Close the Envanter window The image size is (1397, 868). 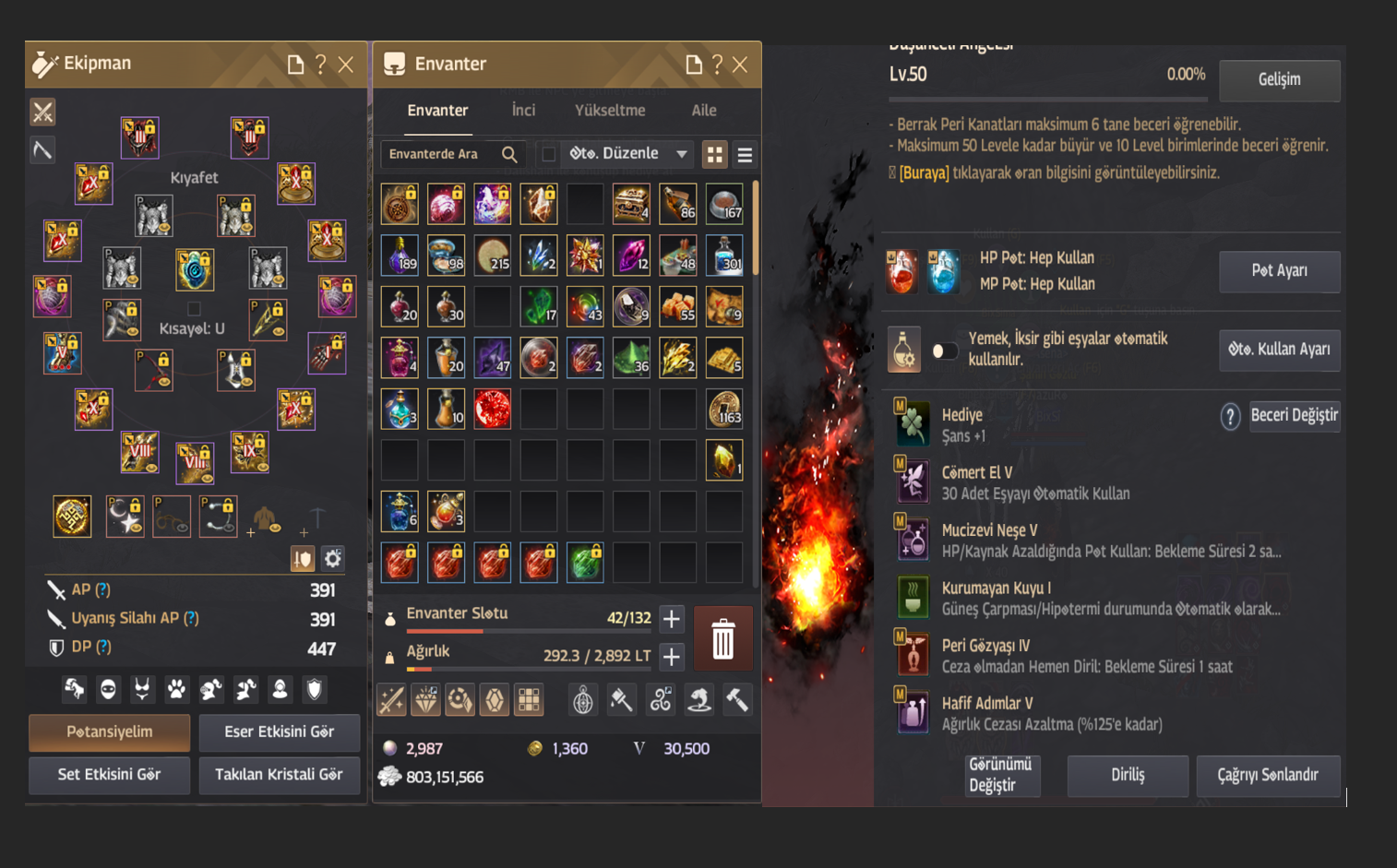pos(740,65)
